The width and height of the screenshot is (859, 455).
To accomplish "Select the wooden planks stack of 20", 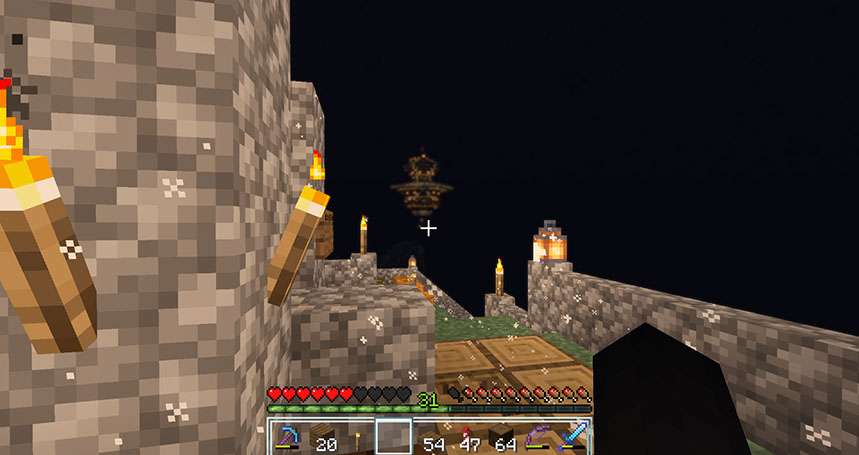I will click(324, 437).
